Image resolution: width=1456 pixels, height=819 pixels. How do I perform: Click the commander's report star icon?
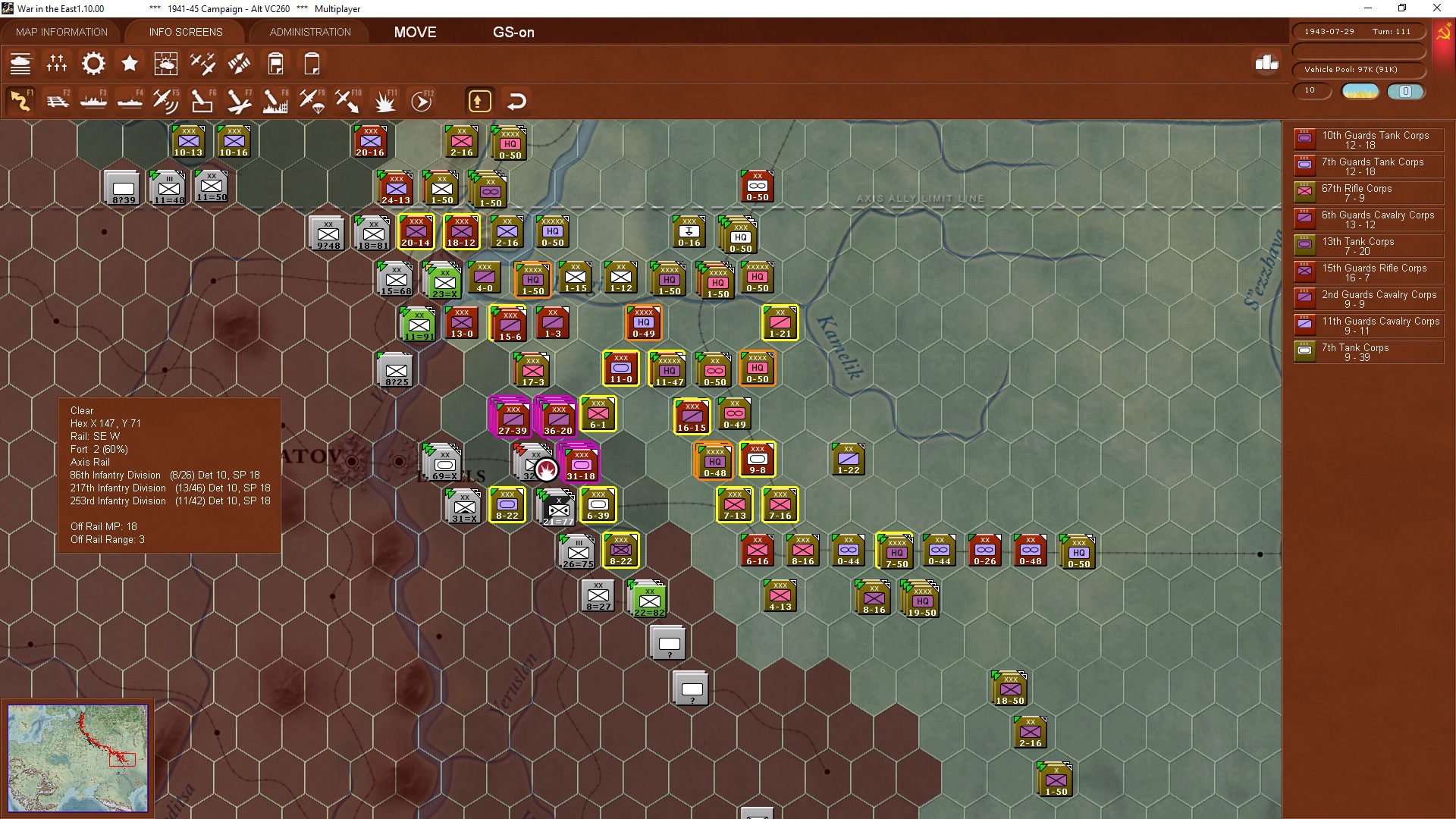pyautogui.click(x=130, y=64)
